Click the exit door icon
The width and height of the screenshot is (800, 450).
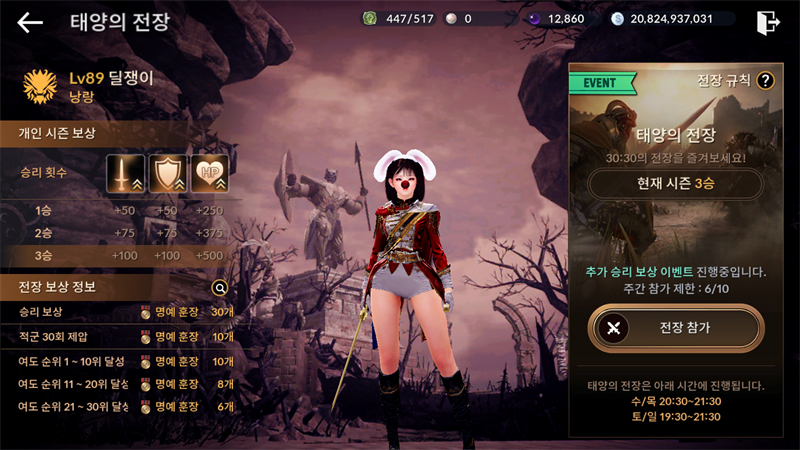point(768,21)
